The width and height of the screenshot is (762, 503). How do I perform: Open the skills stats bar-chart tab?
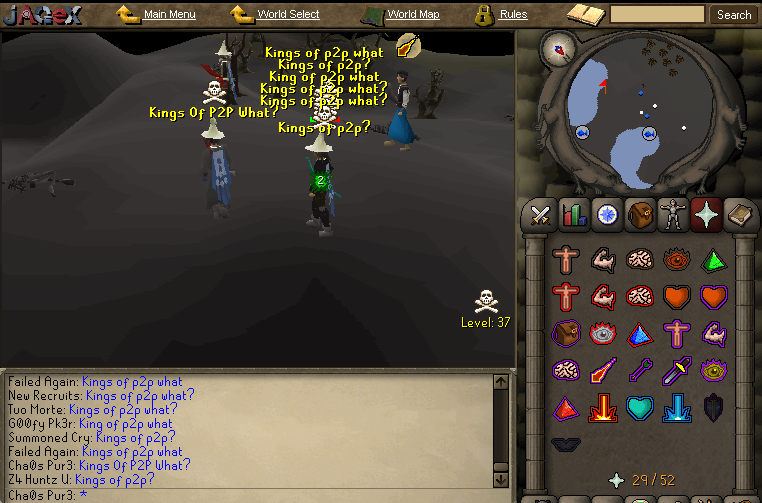coord(574,214)
